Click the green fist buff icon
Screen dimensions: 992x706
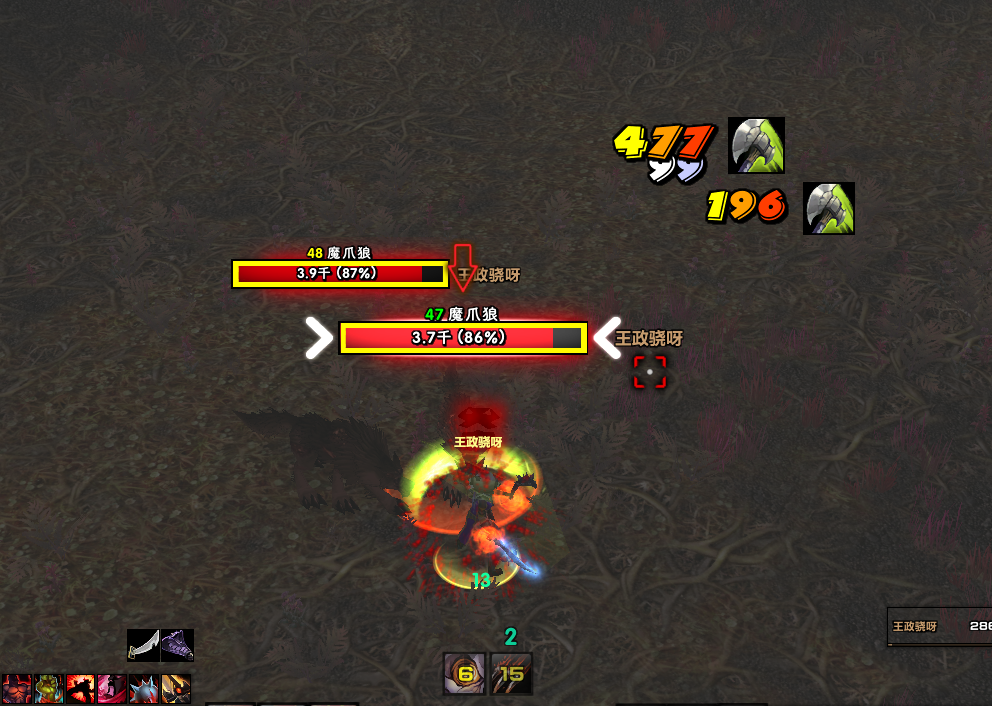coord(48,688)
